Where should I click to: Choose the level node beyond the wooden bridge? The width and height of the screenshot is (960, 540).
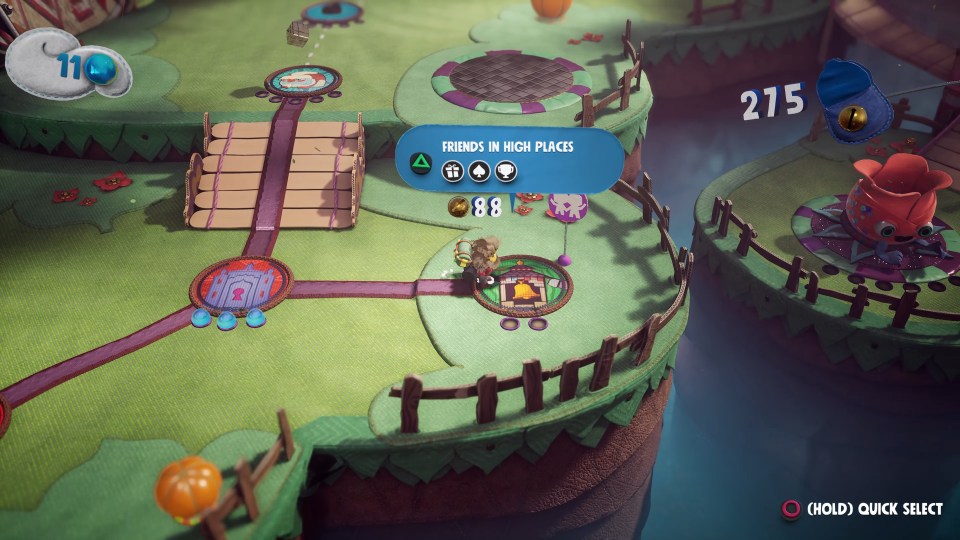(x=303, y=80)
